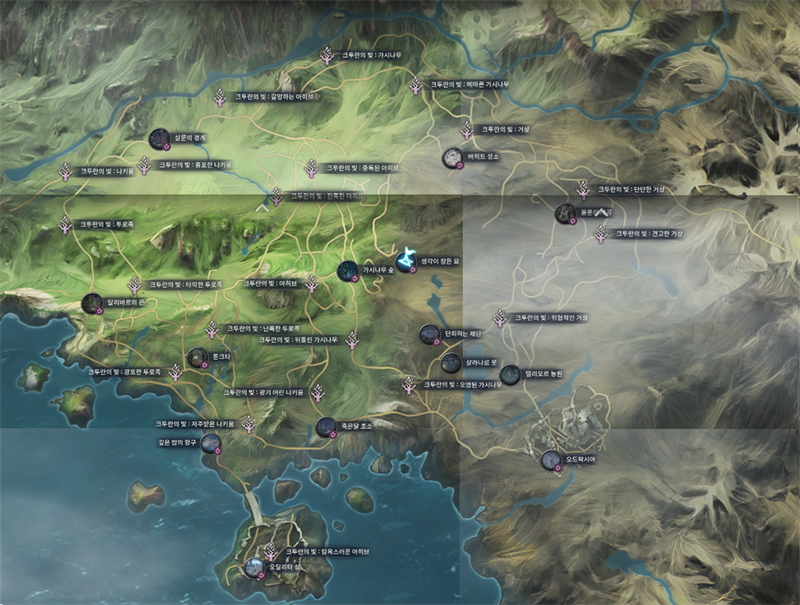Image resolution: width=800 pixels, height=605 pixels.
Task: Open the 죽은달 초소 outpost marker
Action: pyautogui.click(x=325, y=428)
